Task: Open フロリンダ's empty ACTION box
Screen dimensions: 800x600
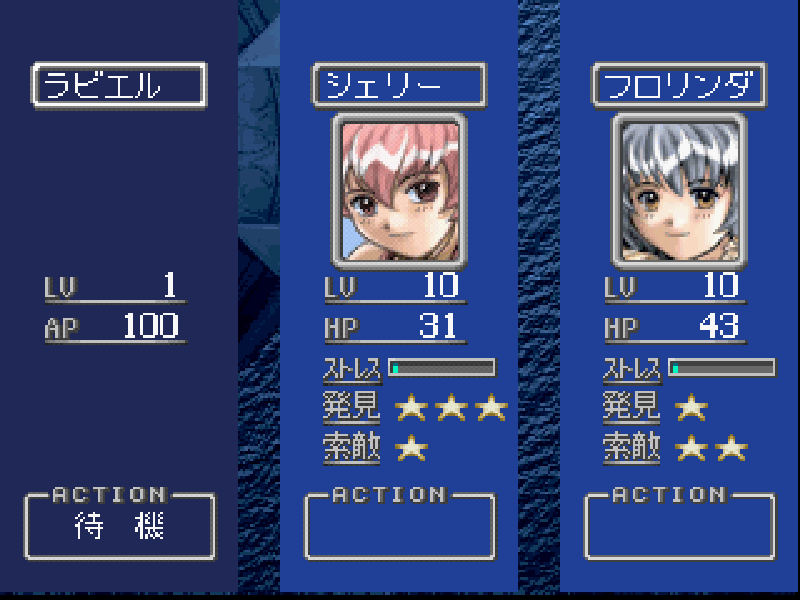Action: (679, 527)
